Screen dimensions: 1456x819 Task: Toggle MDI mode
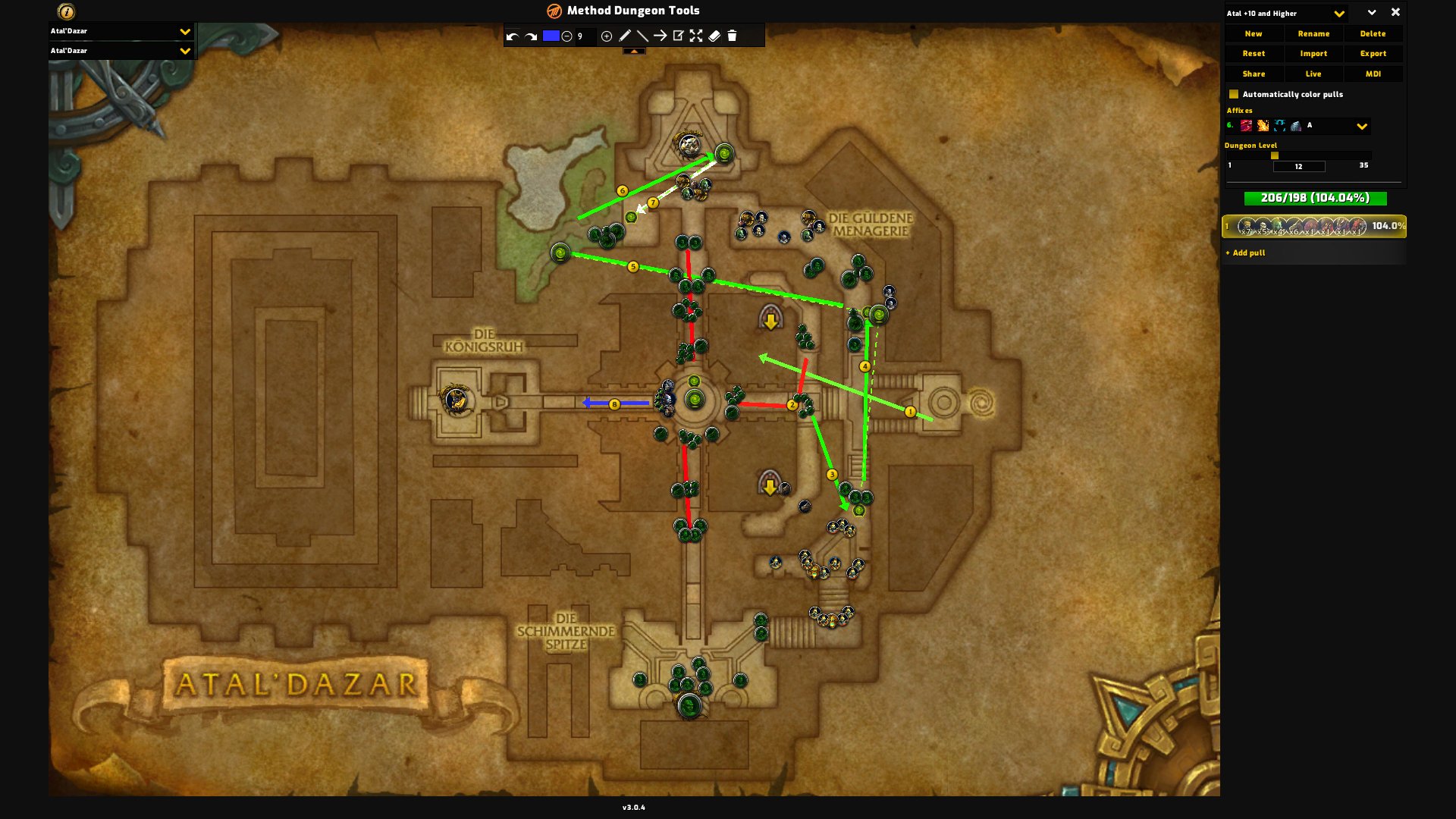coord(1373,74)
